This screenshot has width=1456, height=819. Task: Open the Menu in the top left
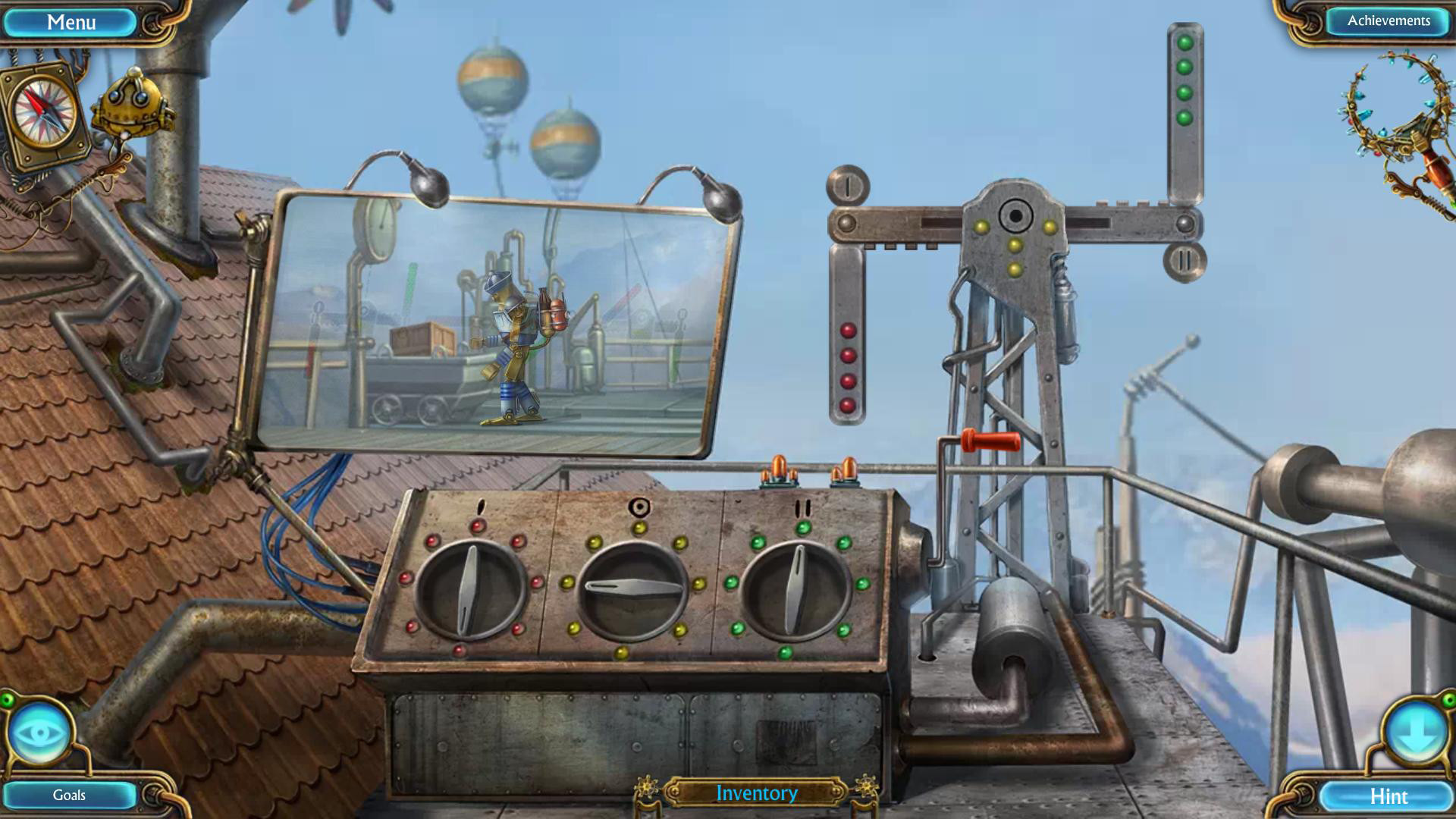[x=72, y=20]
